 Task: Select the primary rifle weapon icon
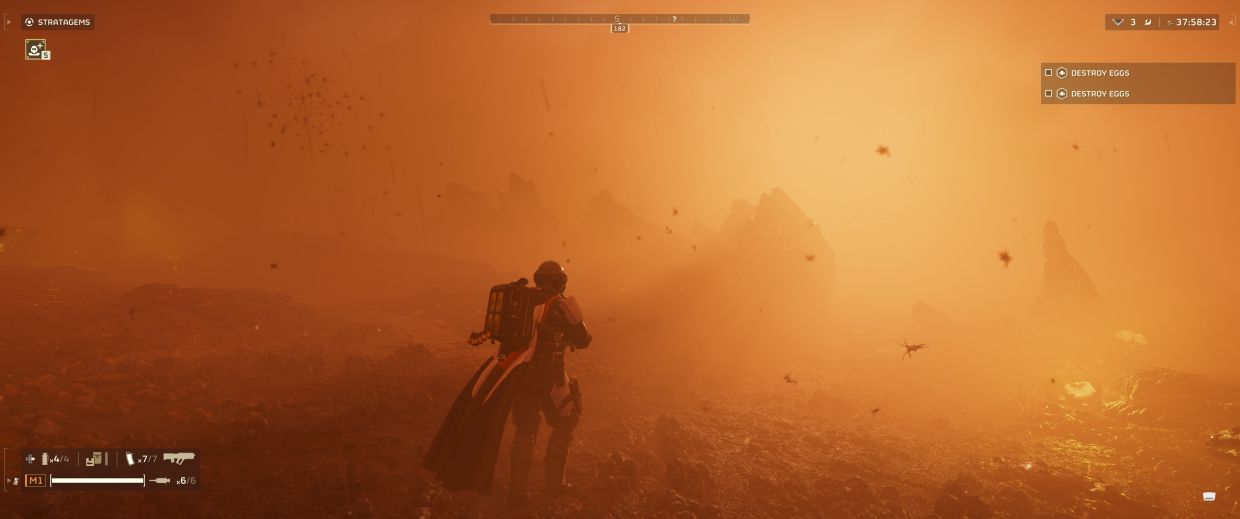pyautogui.click(x=179, y=458)
